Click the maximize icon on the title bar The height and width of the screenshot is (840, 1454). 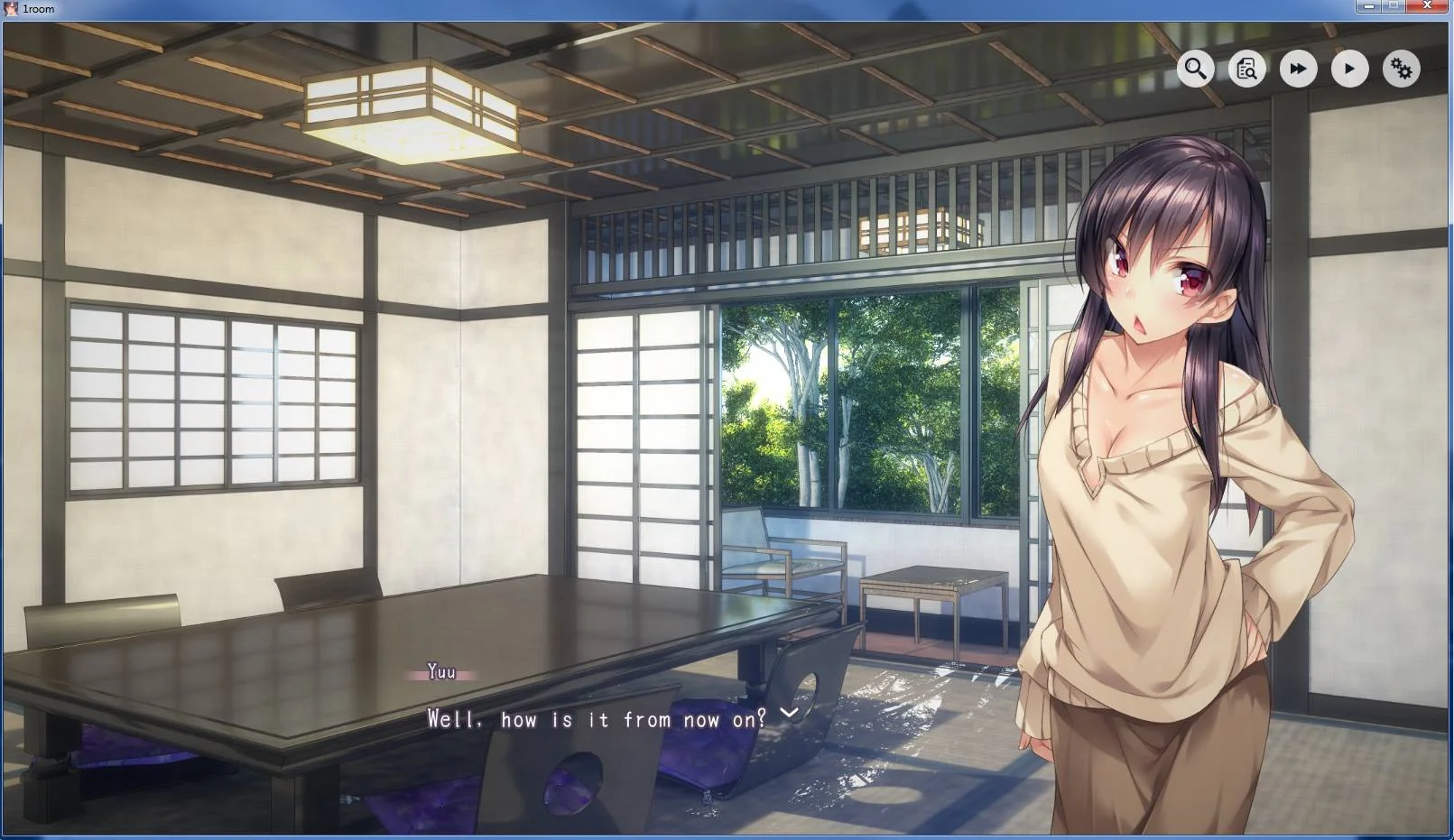(x=1394, y=6)
